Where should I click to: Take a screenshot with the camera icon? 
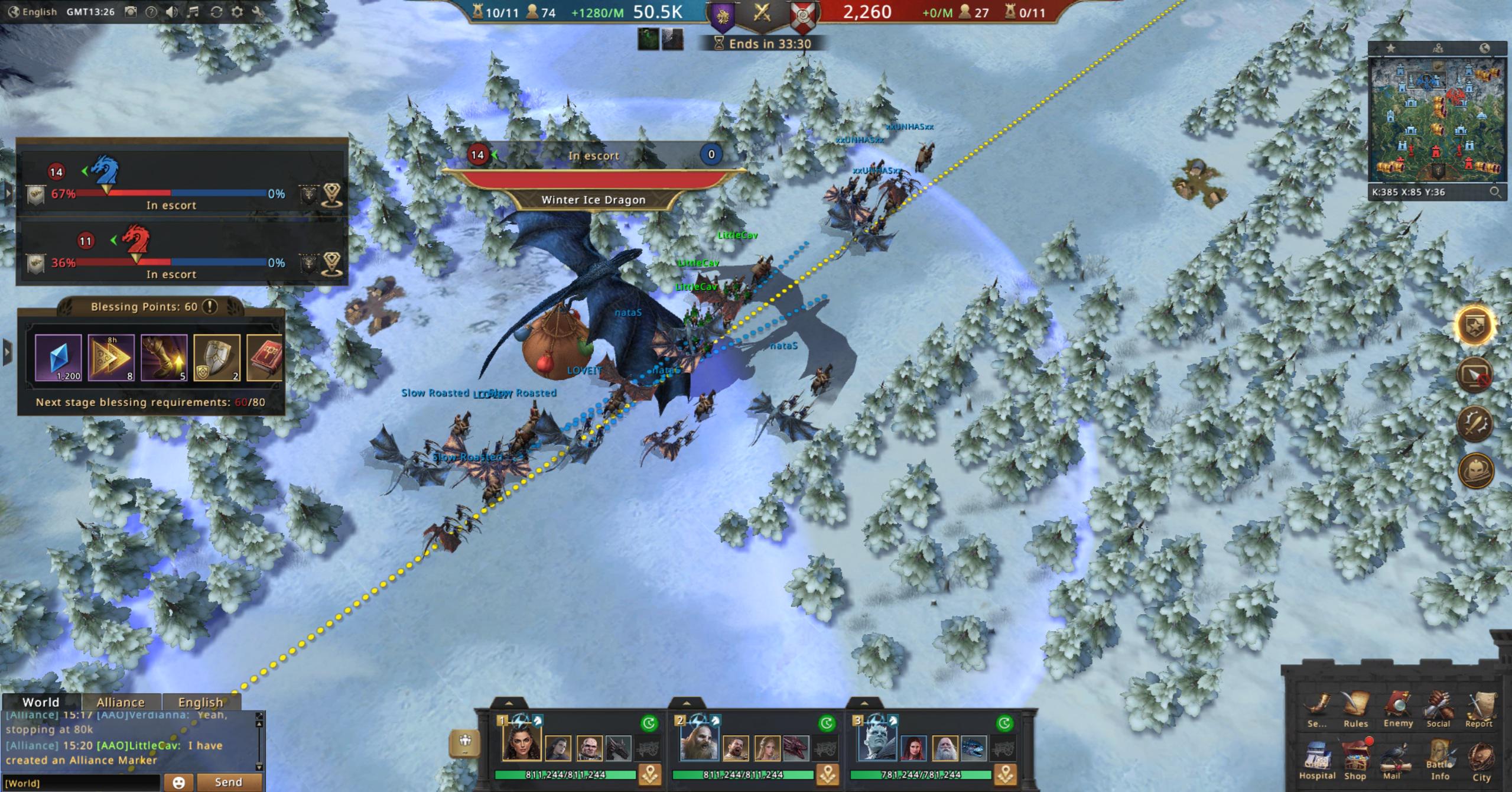pyautogui.click(x=131, y=12)
